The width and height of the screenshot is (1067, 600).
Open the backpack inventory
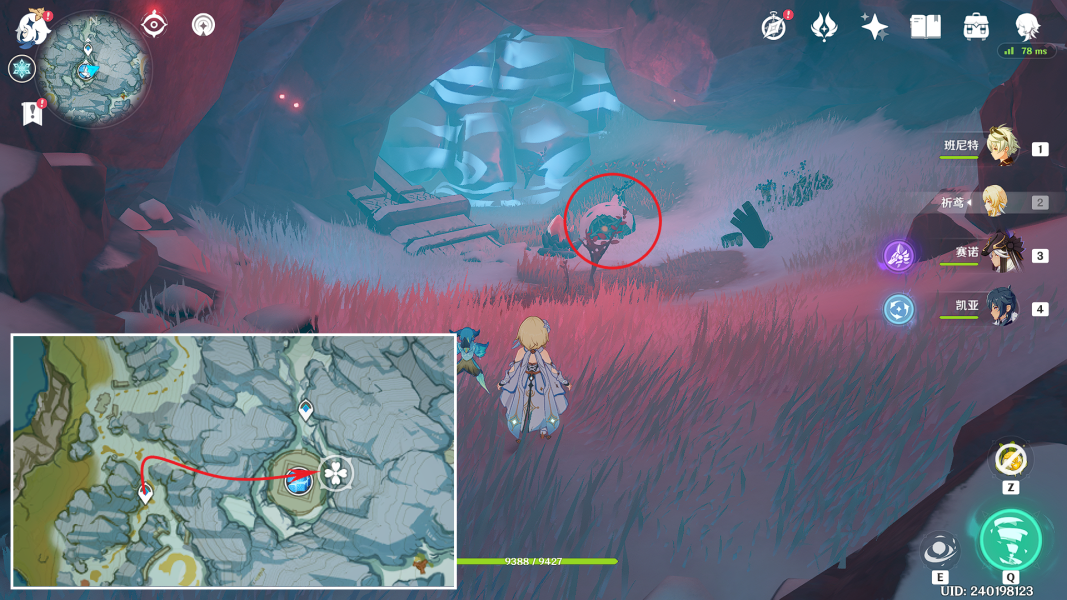pyautogui.click(x=976, y=27)
